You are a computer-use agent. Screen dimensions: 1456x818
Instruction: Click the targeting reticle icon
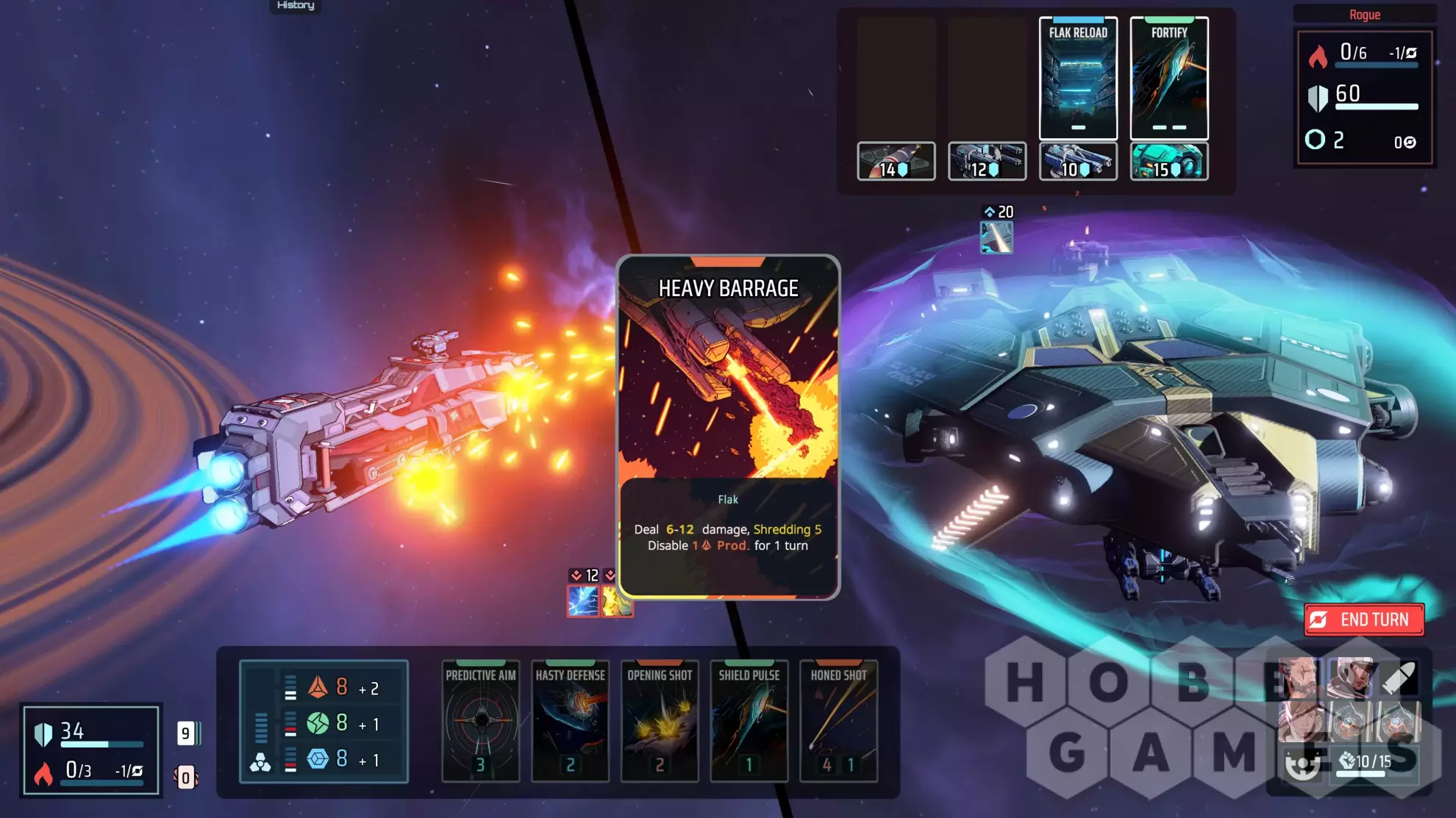(x=1303, y=764)
